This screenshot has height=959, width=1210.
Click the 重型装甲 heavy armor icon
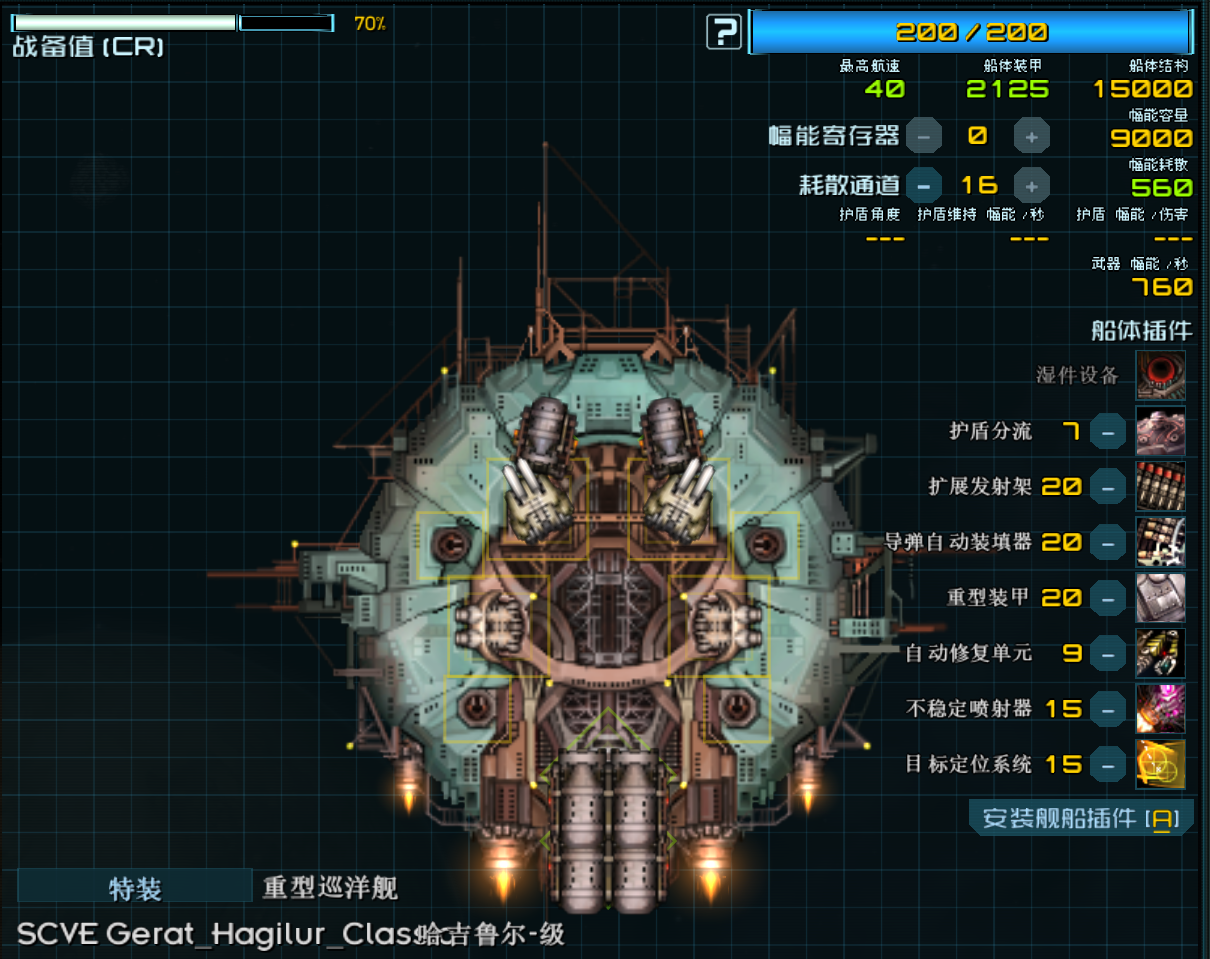pos(1161,598)
